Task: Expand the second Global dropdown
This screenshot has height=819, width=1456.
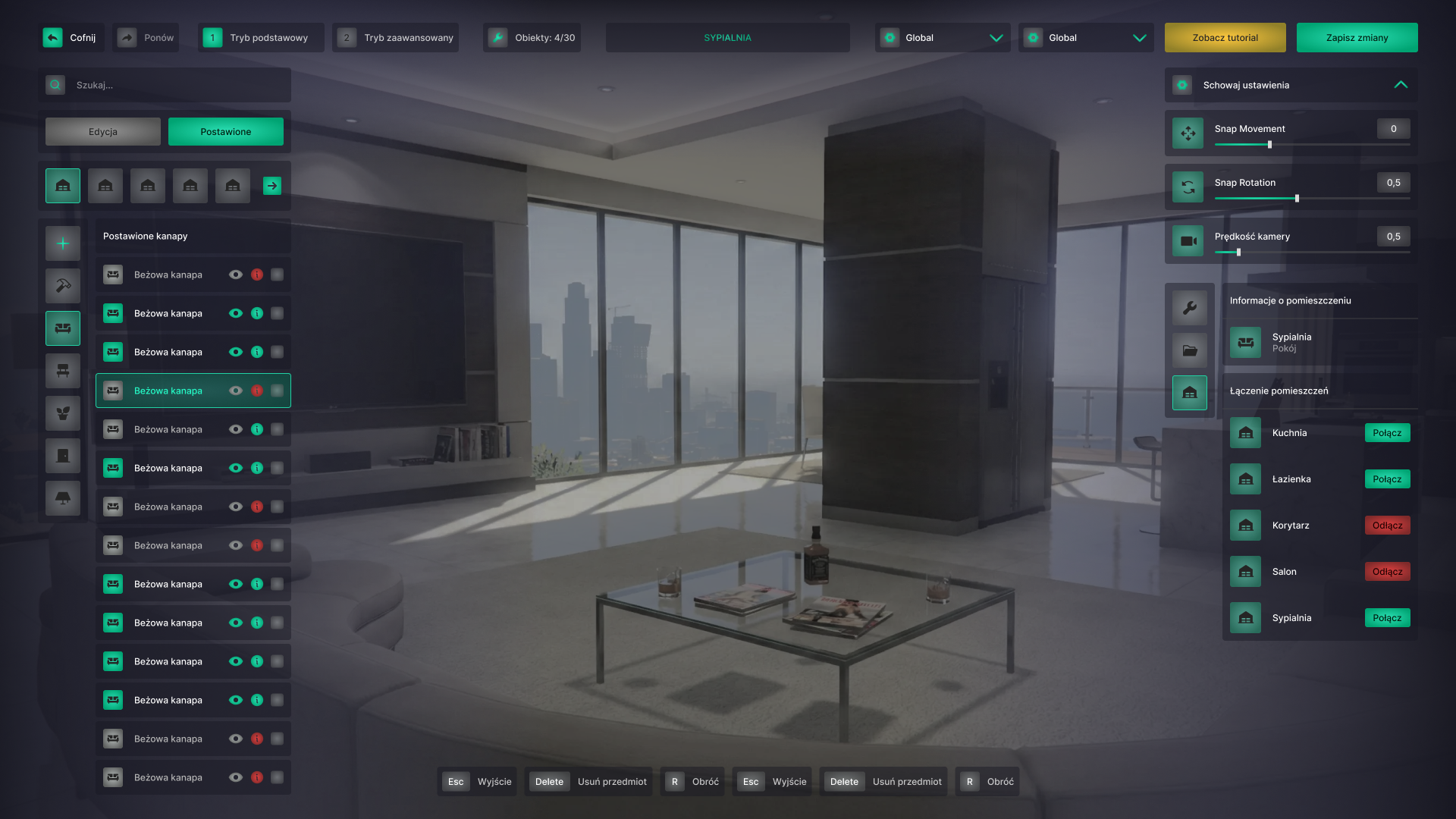Action: point(1086,37)
